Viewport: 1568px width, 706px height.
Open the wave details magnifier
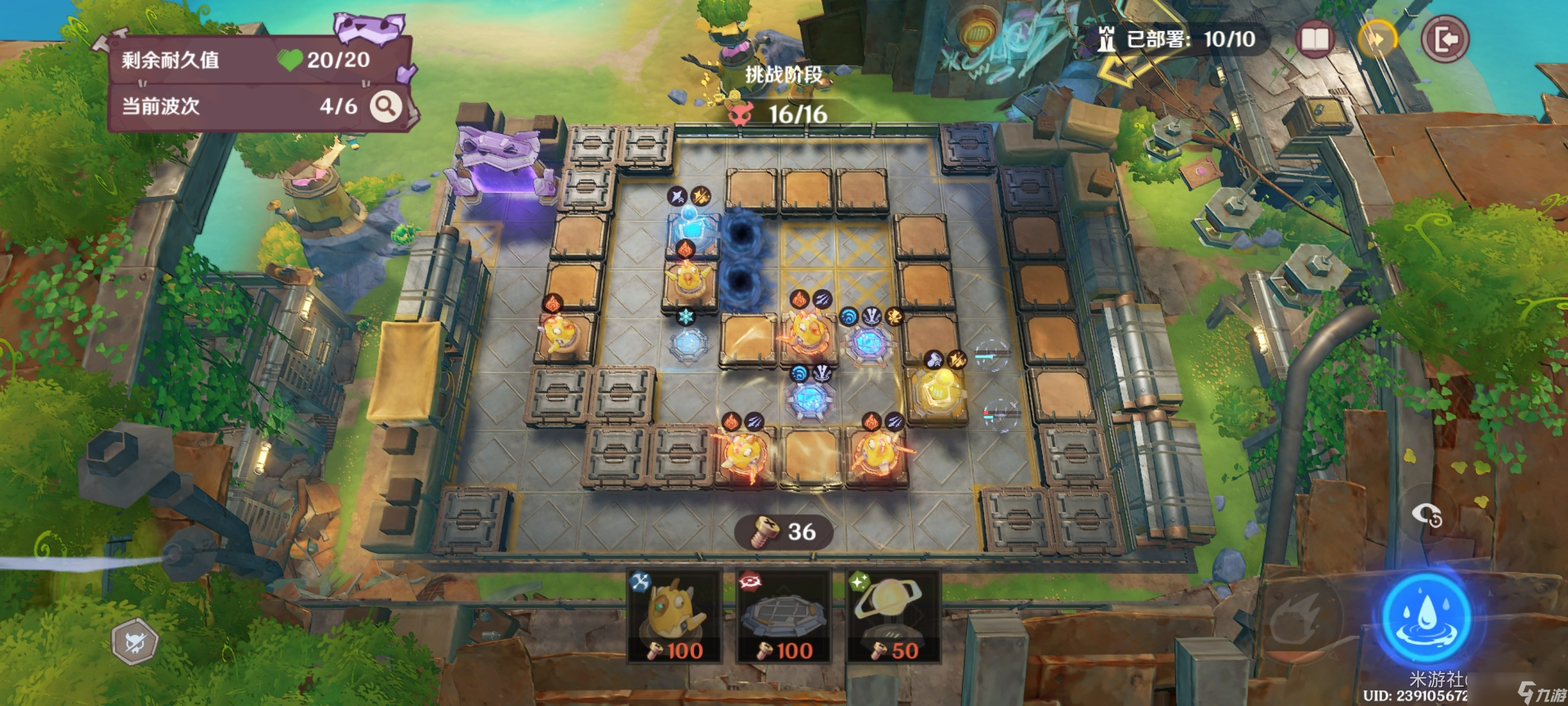coord(386,106)
